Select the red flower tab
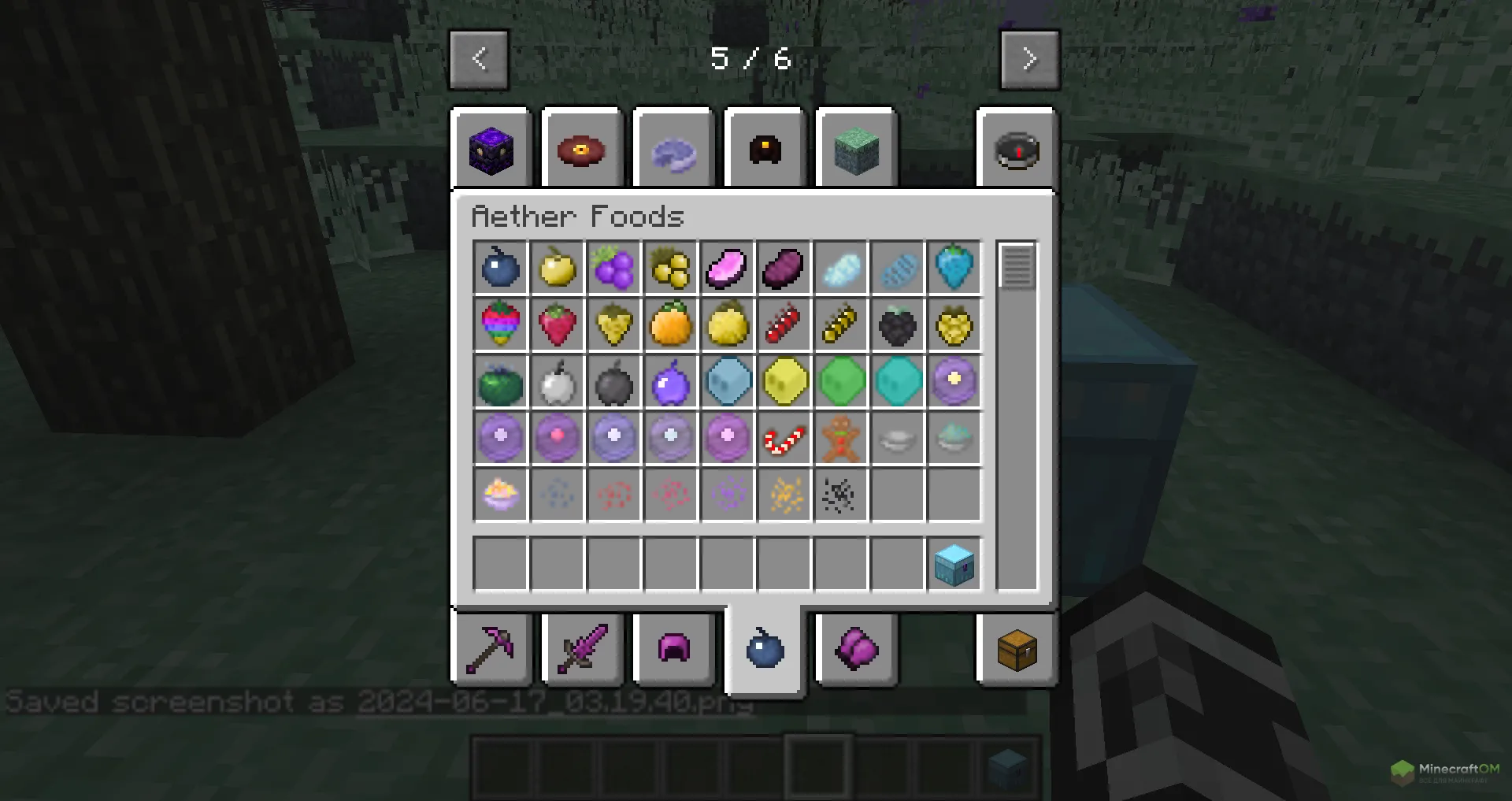The width and height of the screenshot is (1512, 801). pos(582,150)
